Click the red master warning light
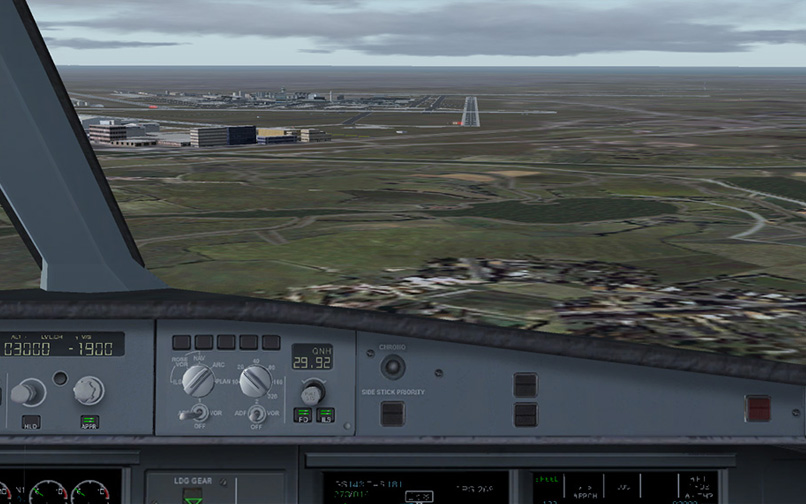Screen dimensions: 806x504 click(758, 408)
